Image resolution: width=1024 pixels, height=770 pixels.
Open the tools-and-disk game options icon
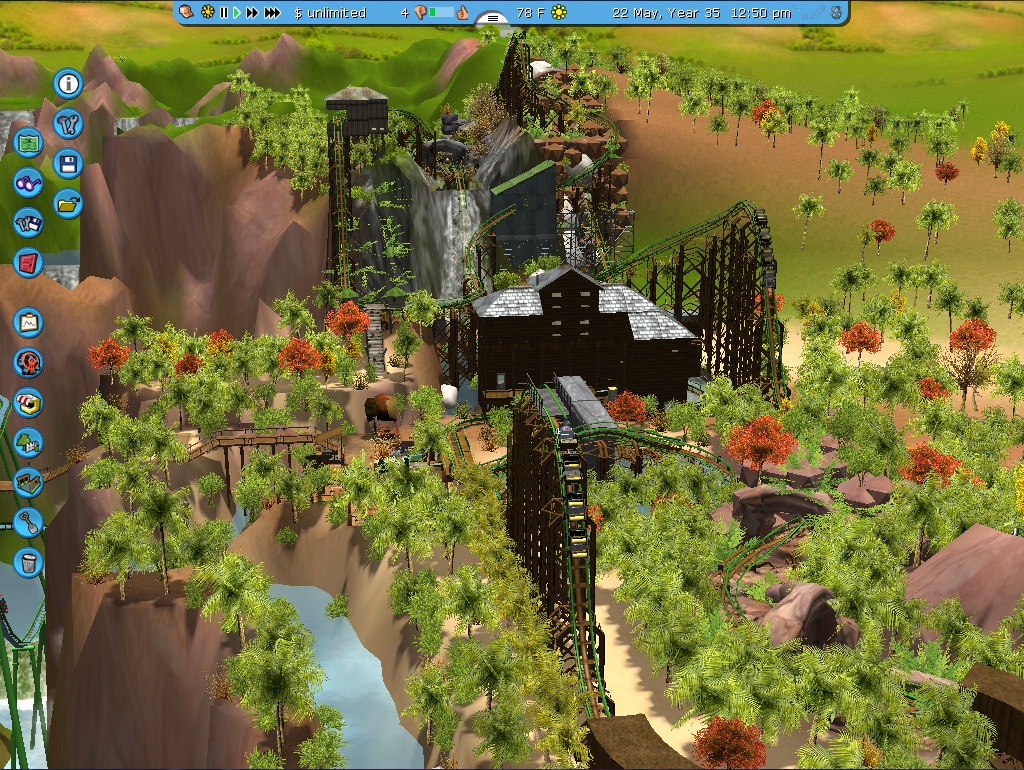[x=28, y=222]
